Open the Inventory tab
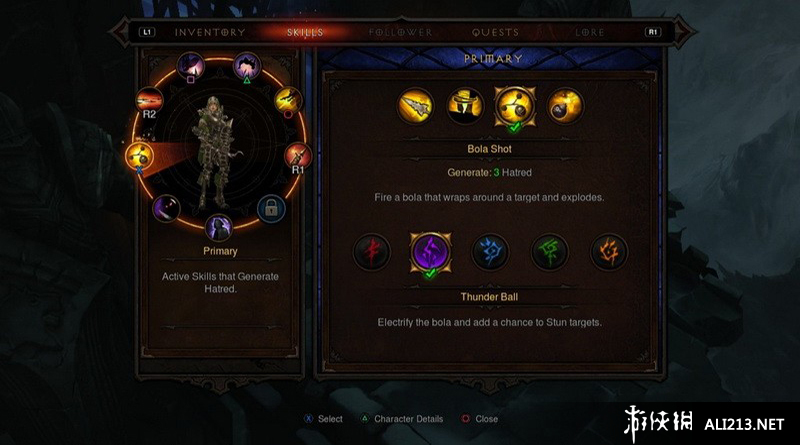The height and width of the screenshot is (445, 800). point(210,32)
